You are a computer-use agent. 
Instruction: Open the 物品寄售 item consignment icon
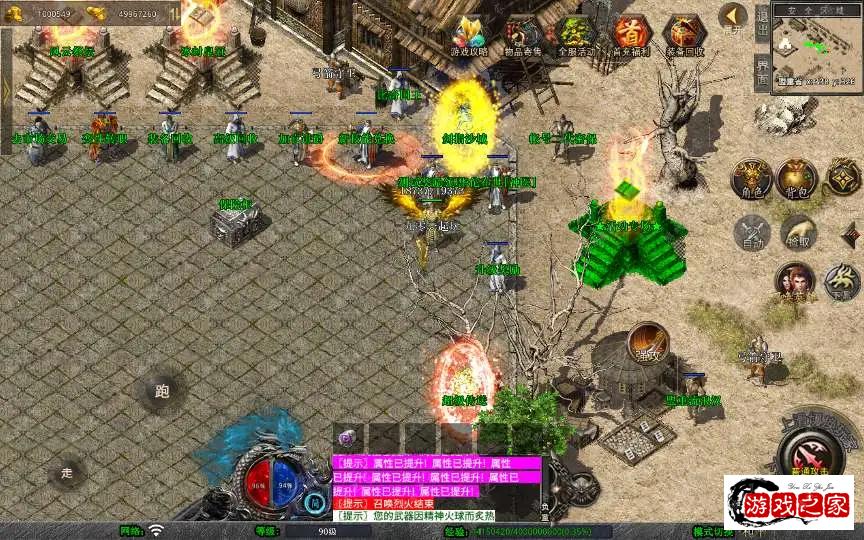click(x=522, y=36)
